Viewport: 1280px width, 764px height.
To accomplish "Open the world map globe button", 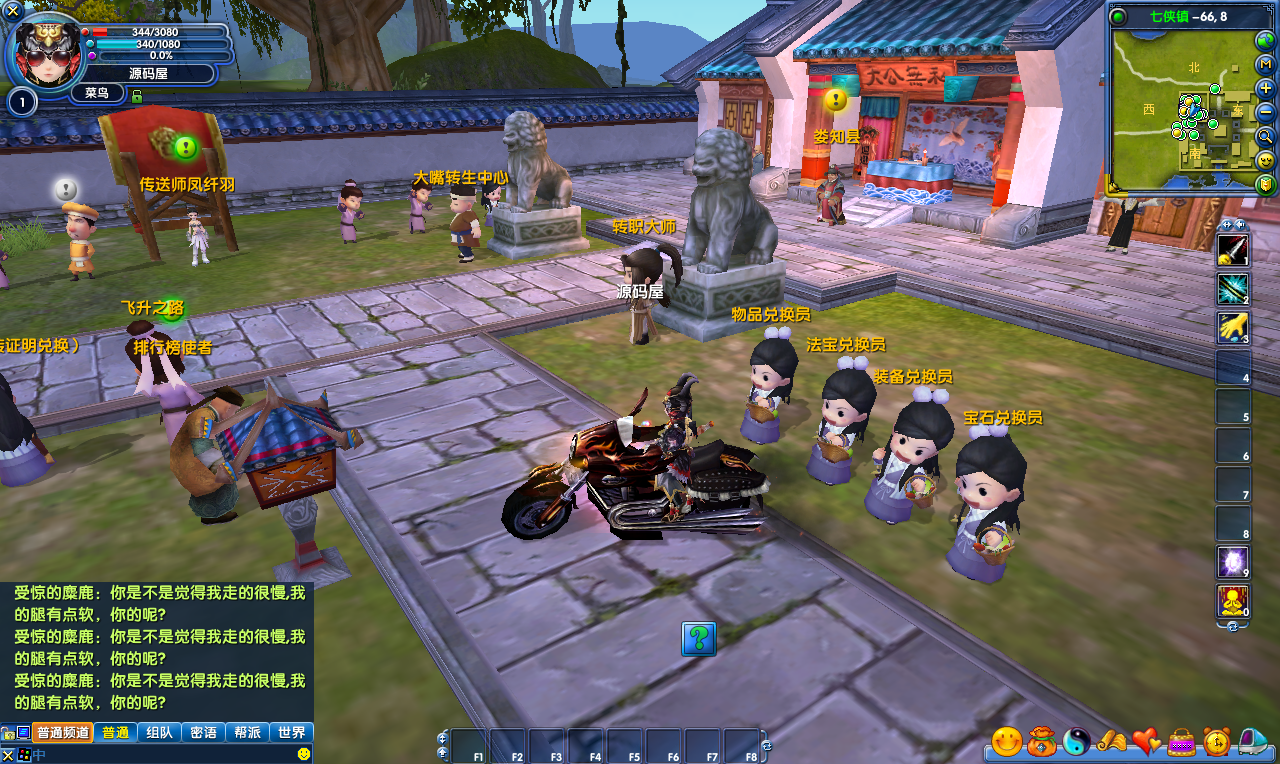I will [1266, 40].
